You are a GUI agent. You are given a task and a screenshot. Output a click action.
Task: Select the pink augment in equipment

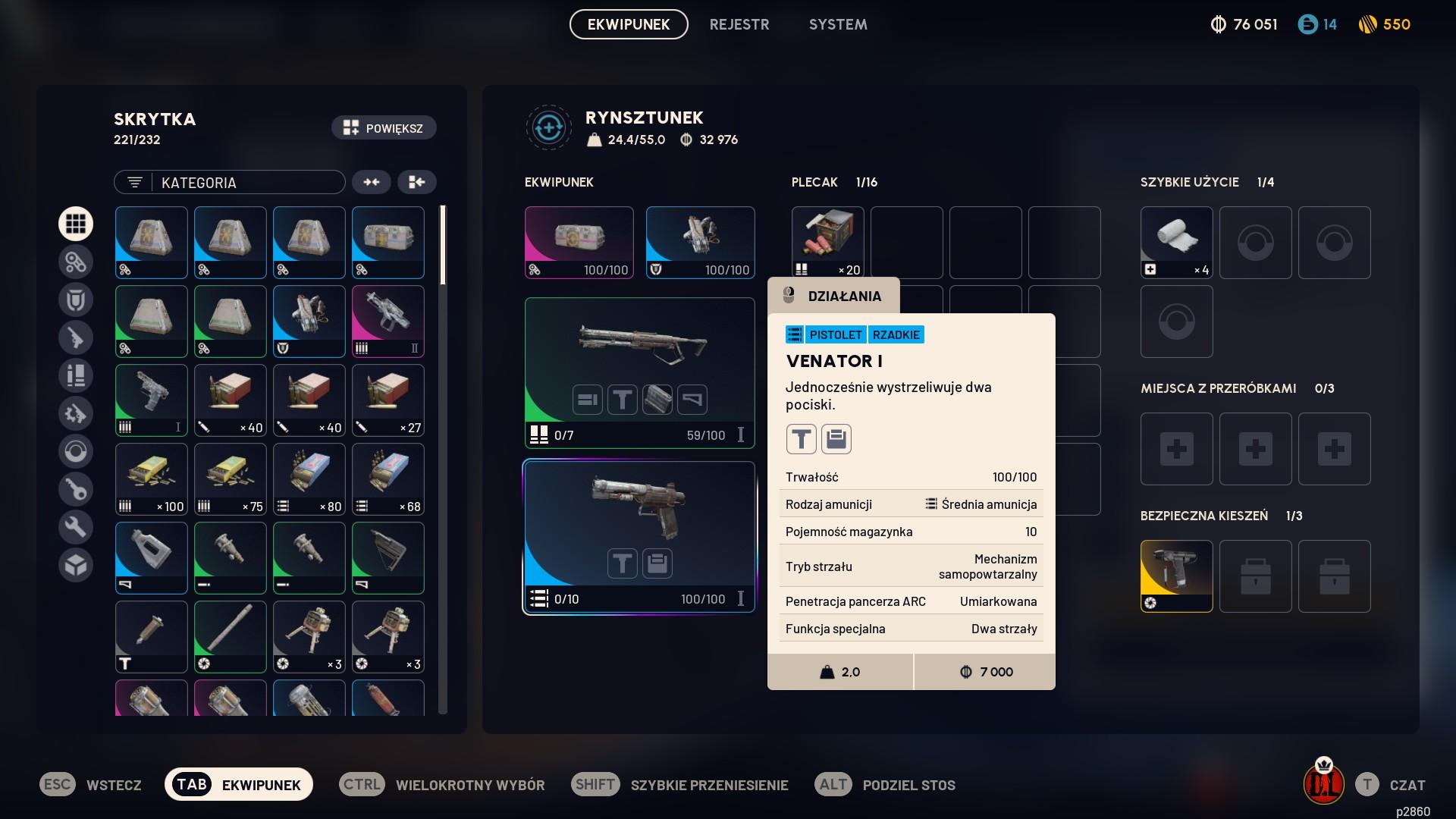click(x=579, y=242)
